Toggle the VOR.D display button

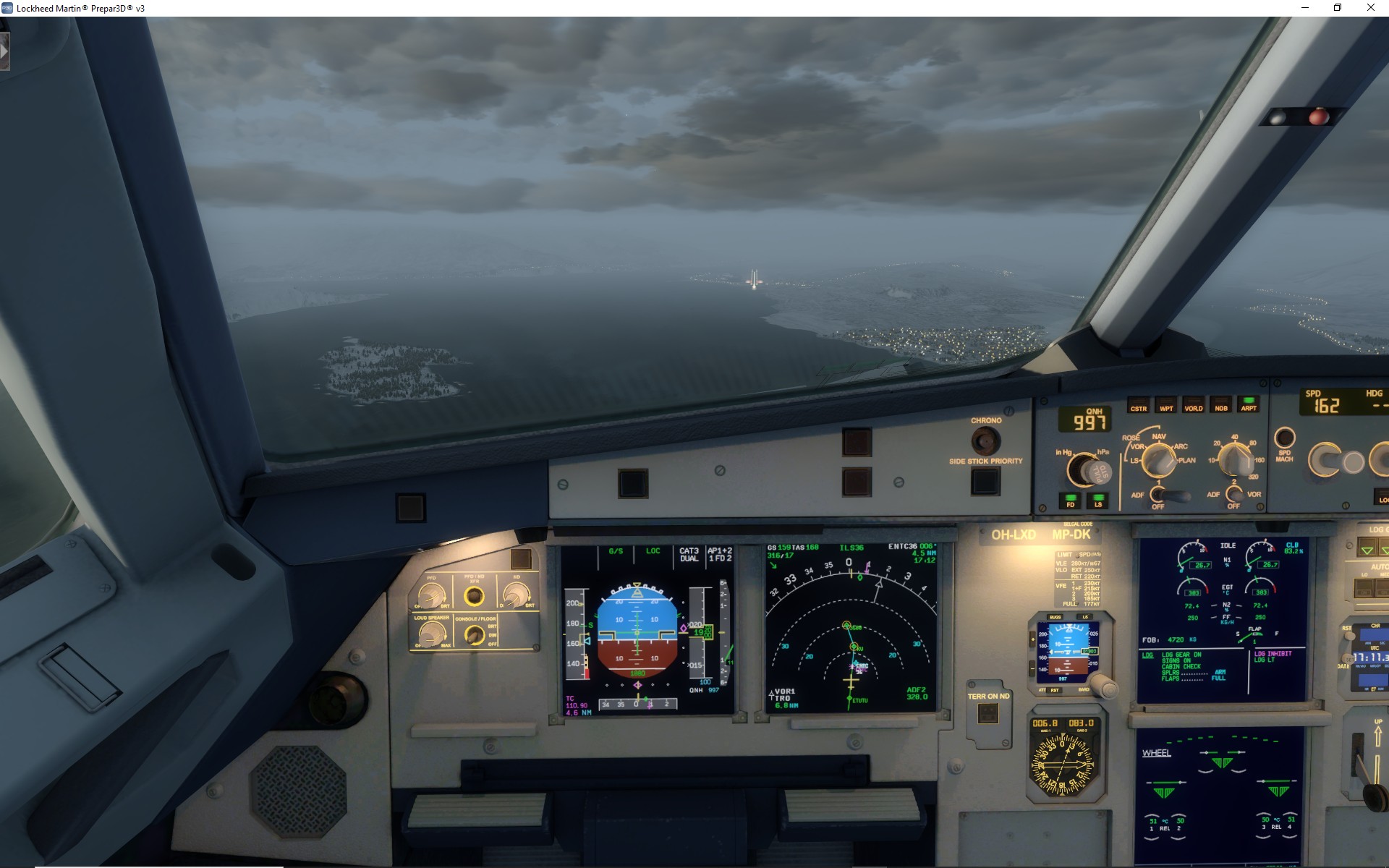point(1193,404)
